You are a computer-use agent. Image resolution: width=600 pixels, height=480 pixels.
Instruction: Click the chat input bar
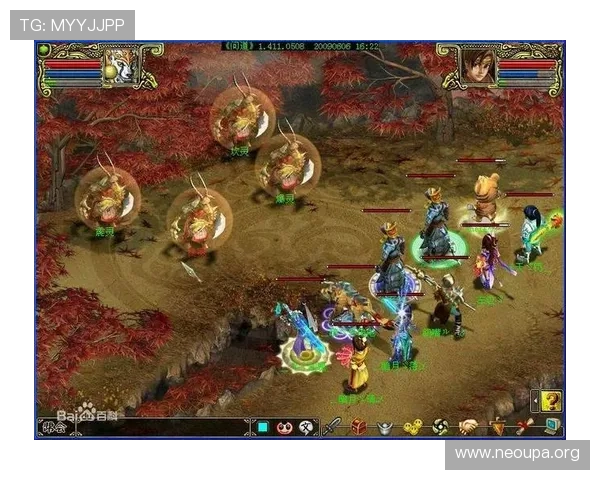pyautogui.click(x=160, y=427)
